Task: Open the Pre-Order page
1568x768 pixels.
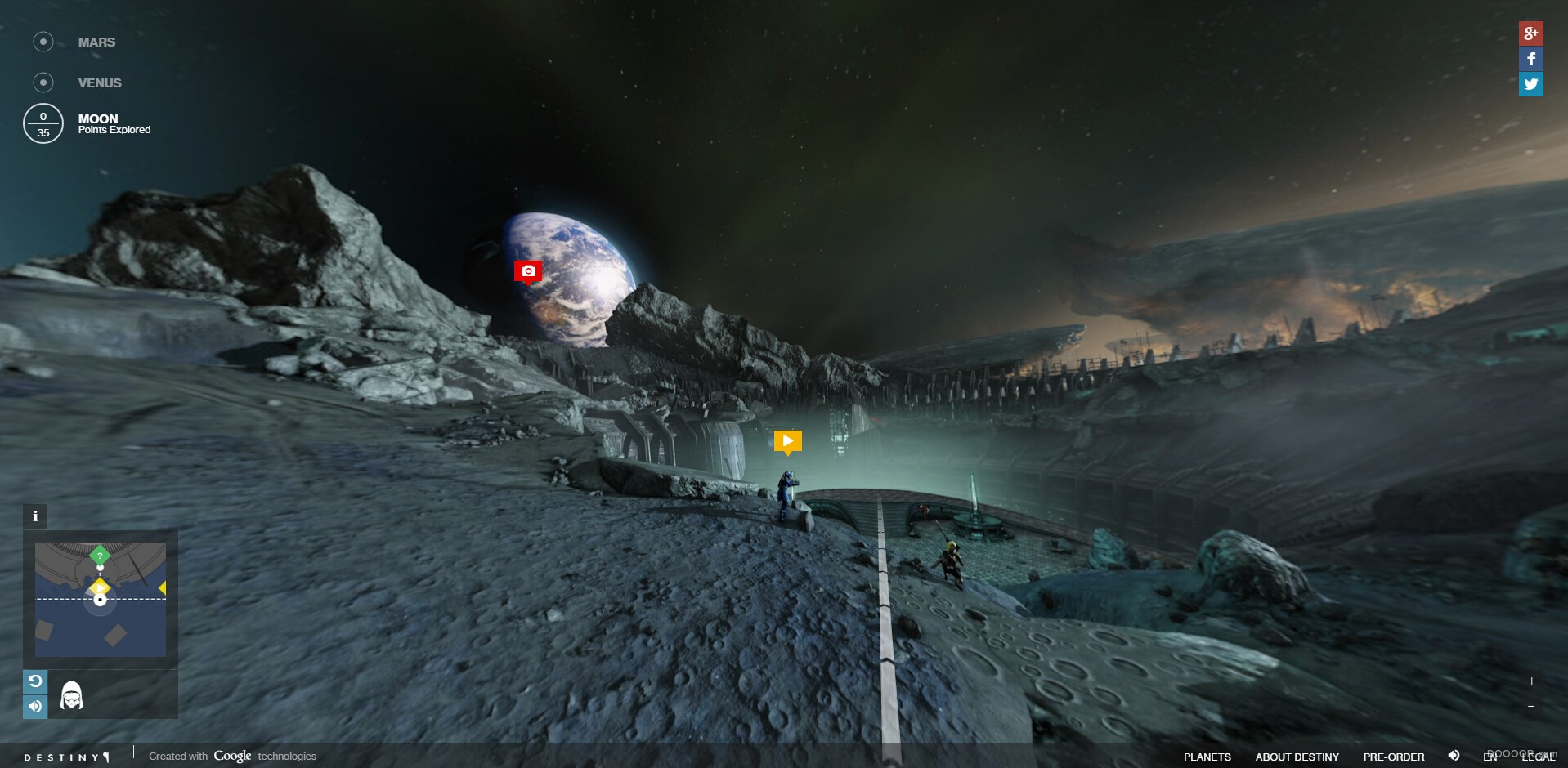Action: tap(1393, 757)
